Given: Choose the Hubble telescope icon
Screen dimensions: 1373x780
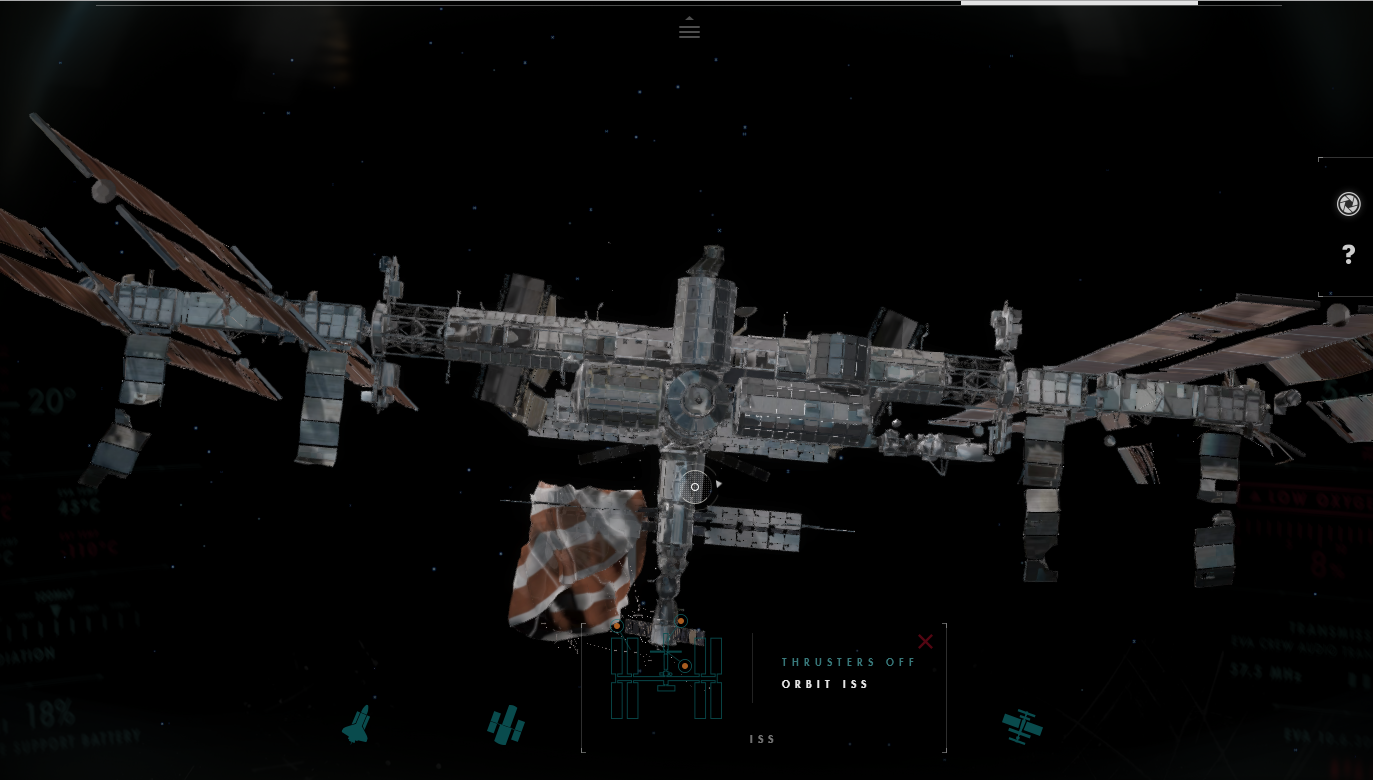Looking at the screenshot, I should (x=506, y=724).
